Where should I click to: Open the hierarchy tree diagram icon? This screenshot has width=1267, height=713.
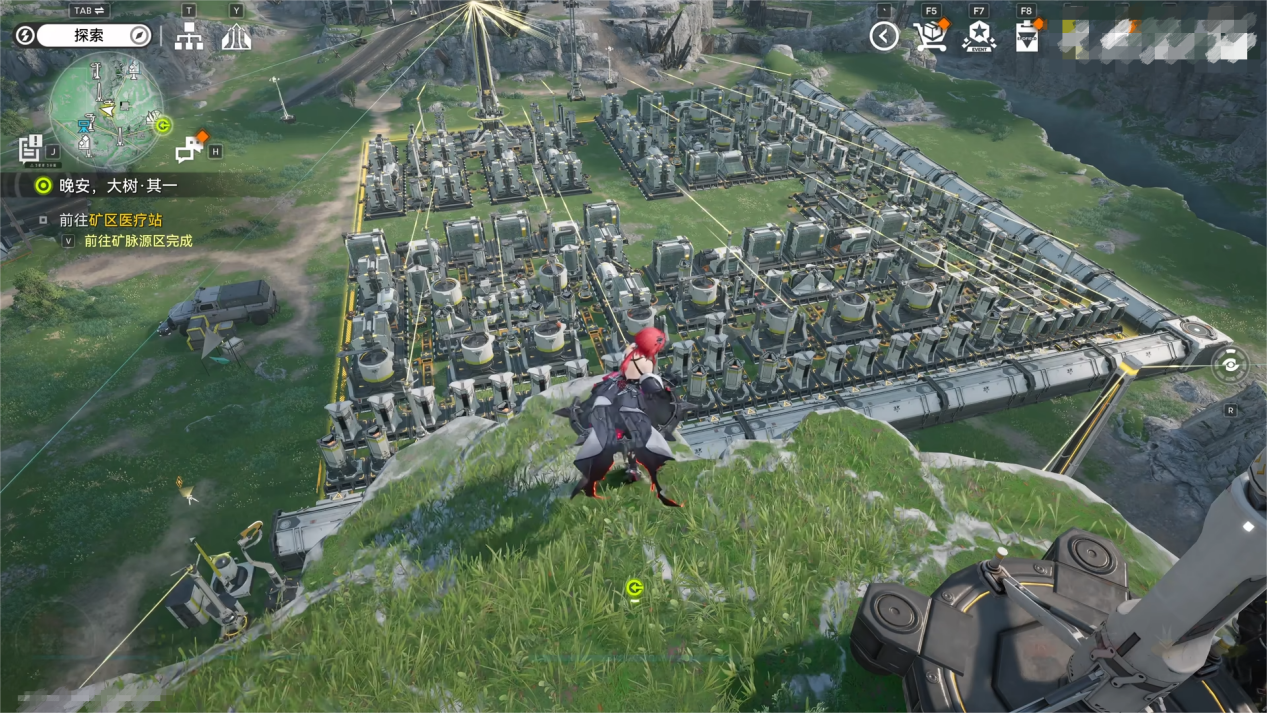click(x=189, y=38)
